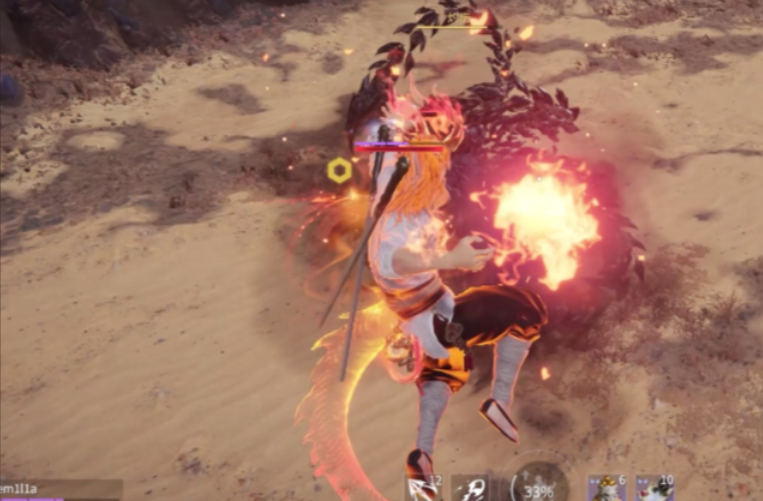This screenshot has height=501, width=763.
Task: Use the dash skill icon
Action: (469, 488)
